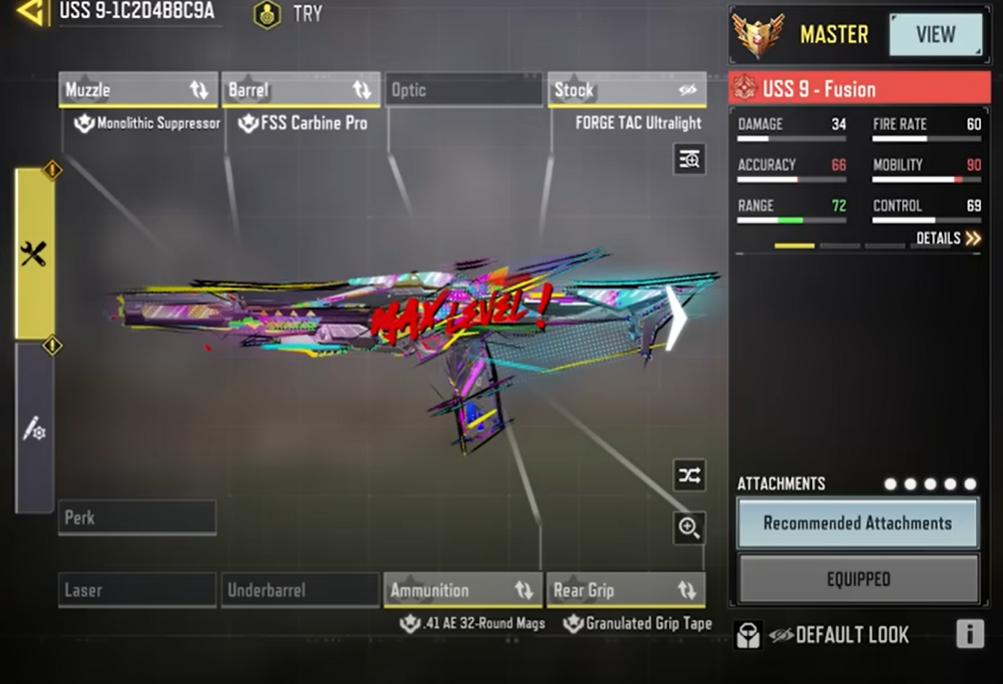The height and width of the screenshot is (684, 1003).
Task: Go back with the yellow arrow
Action: (31, 12)
